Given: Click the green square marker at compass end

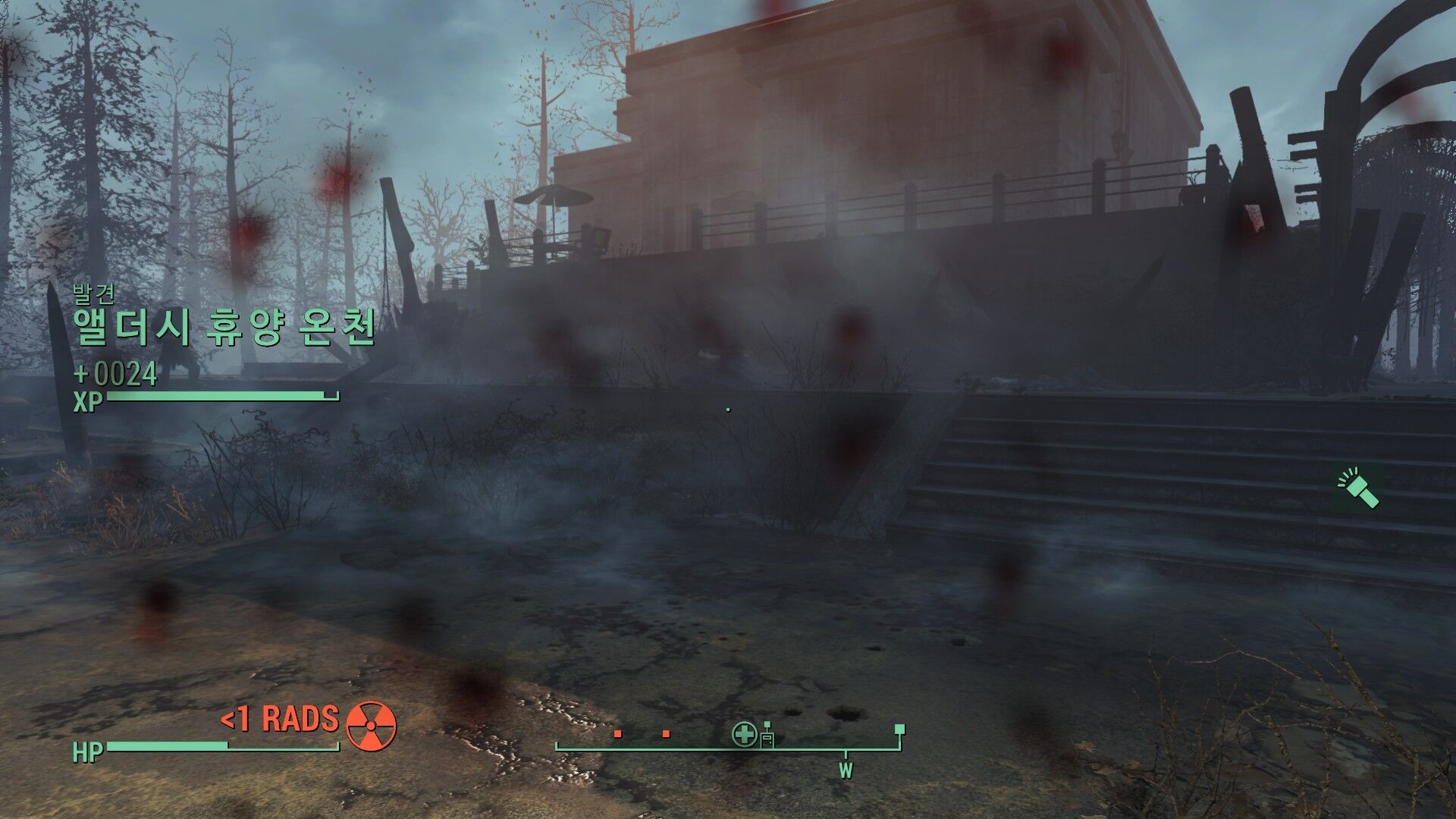Looking at the screenshot, I should click(x=899, y=730).
